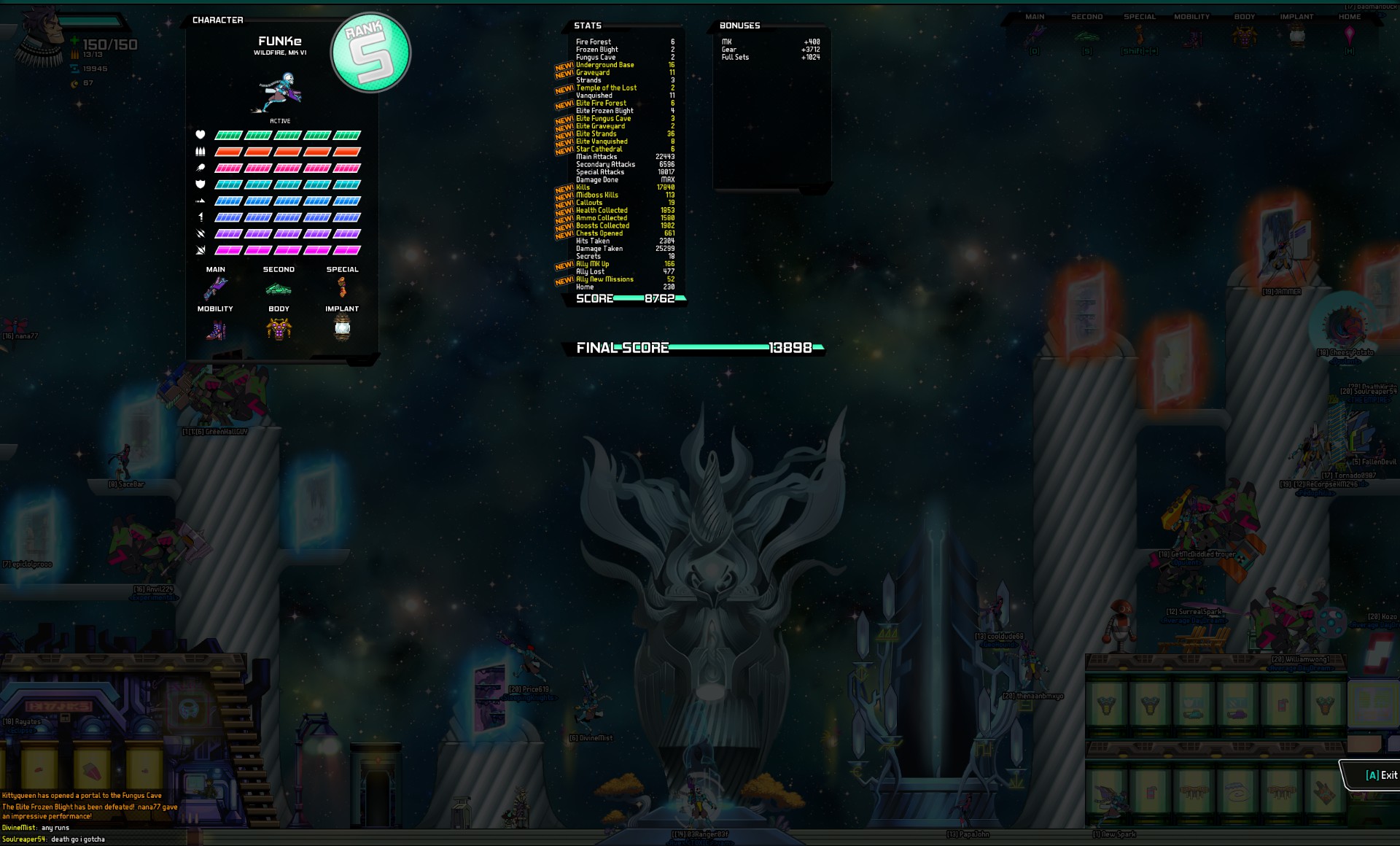1400x846 pixels.
Task: Switch to the MAIN loadout tab top right
Action: click(x=1035, y=16)
